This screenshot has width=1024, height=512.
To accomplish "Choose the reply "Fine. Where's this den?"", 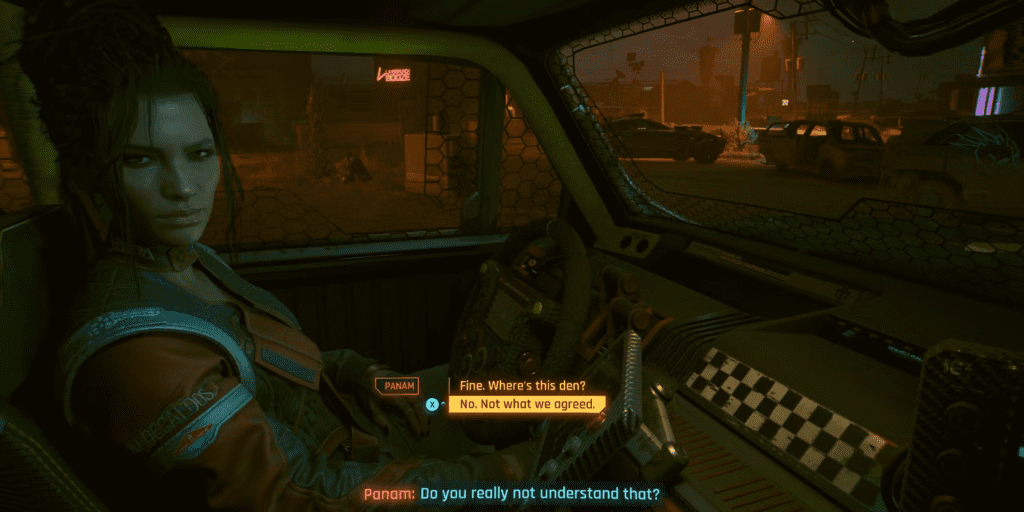I will pos(515,385).
